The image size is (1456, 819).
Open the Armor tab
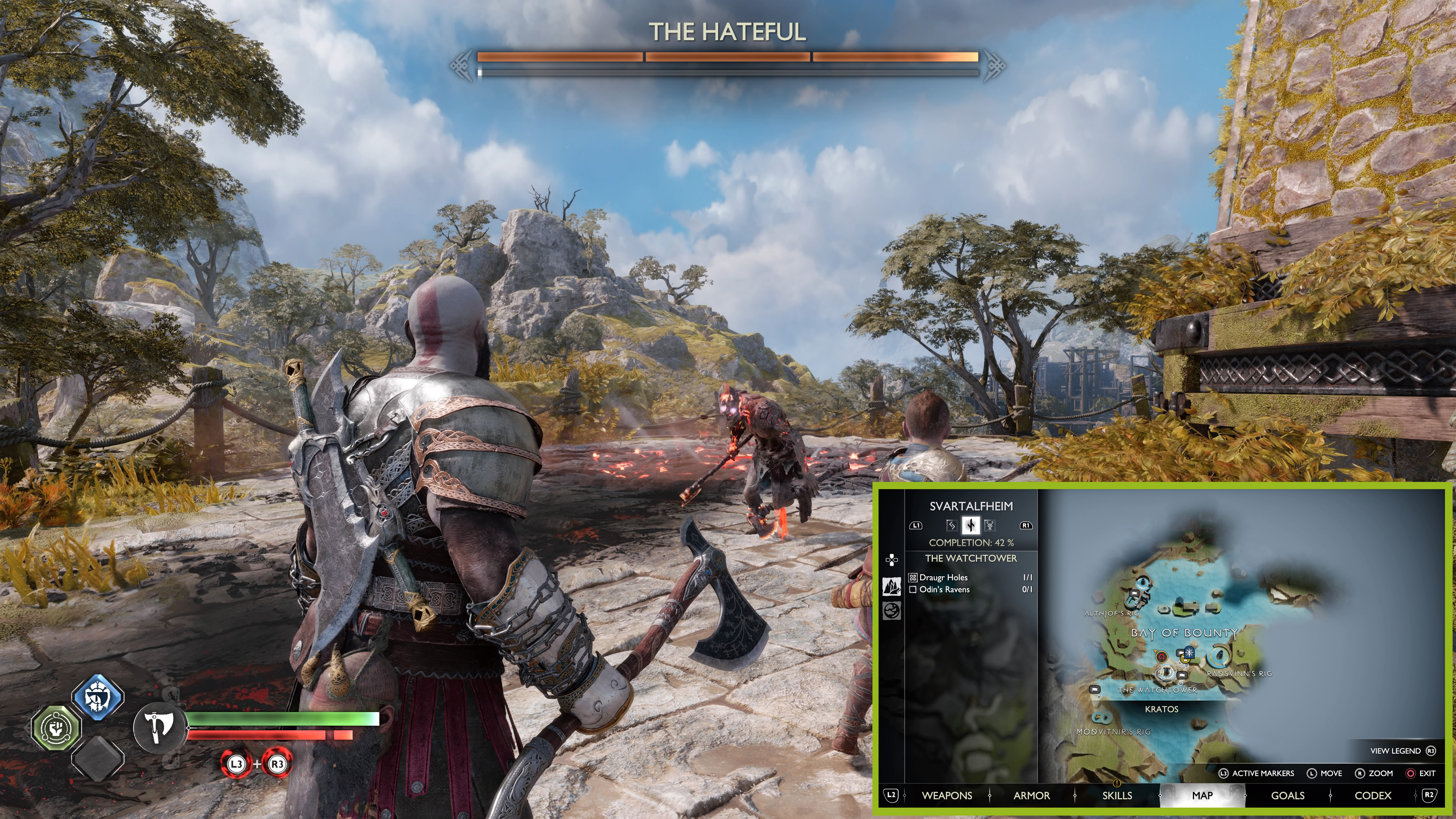click(1031, 795)
